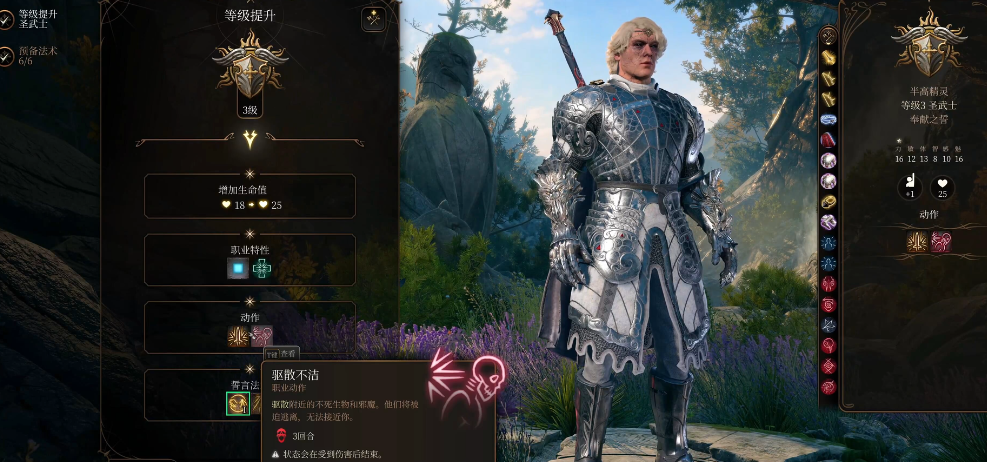This screenshot has width=987, height=462.
Task: Click the green-highlighted spell icon at bottom
Action: click(x=238, y=403)
